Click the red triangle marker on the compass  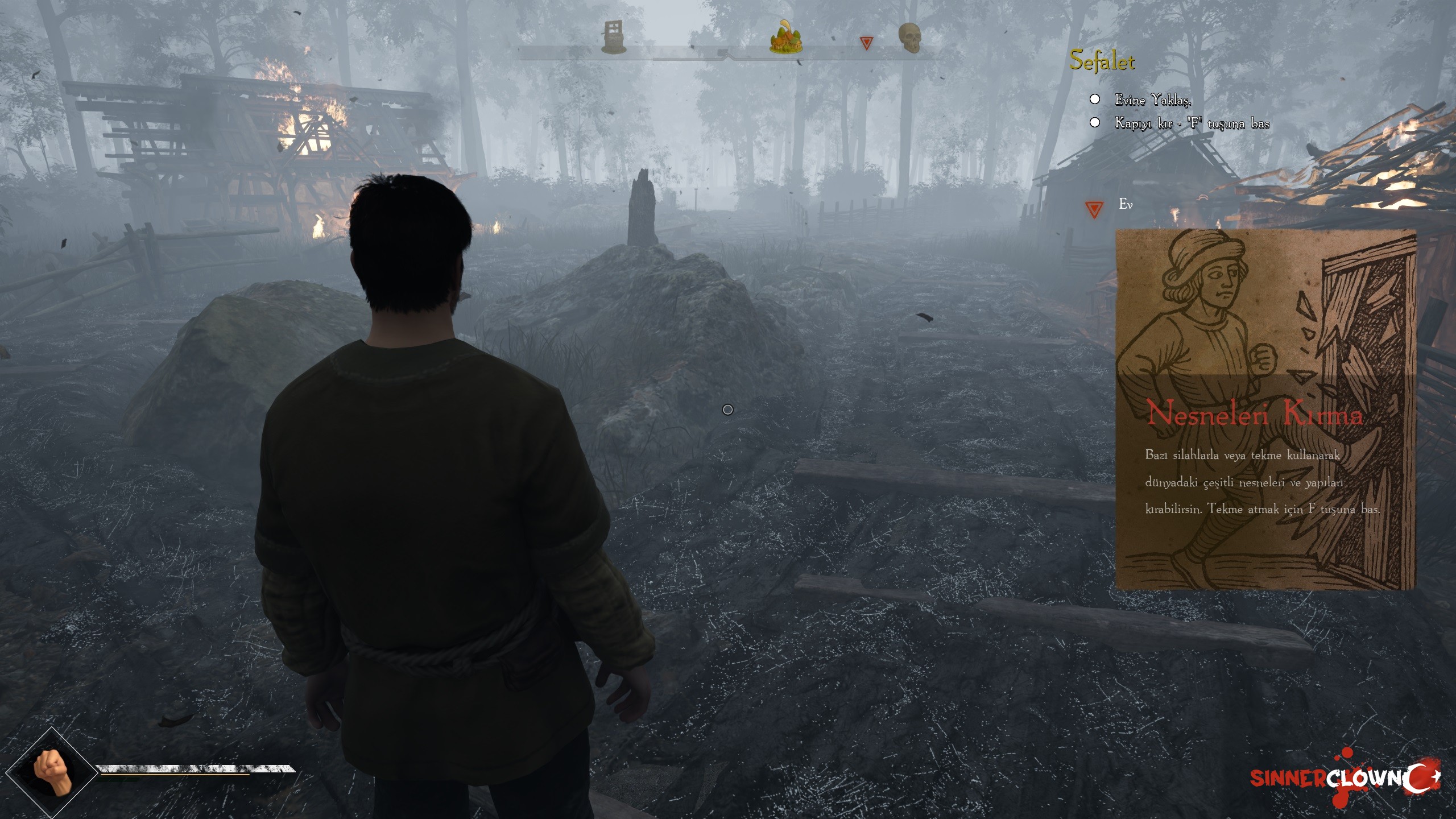pos(866,43)
